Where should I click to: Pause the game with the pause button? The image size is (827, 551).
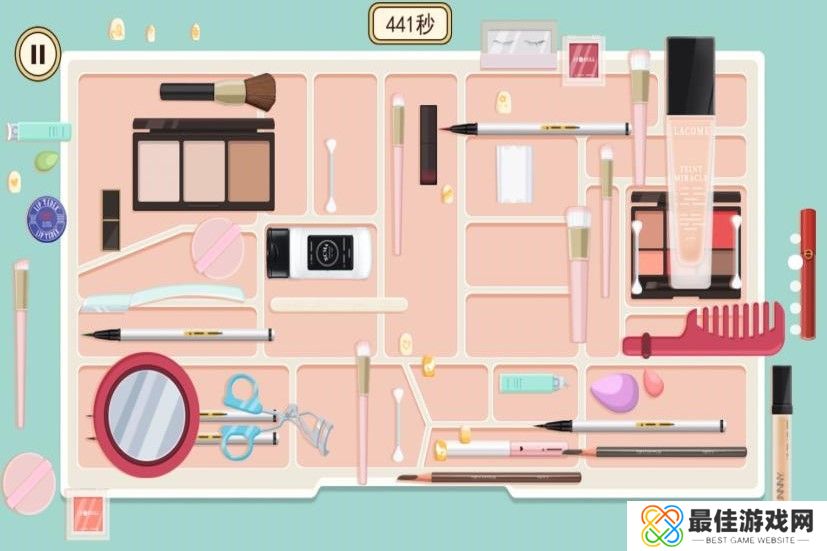click(37, 53)
